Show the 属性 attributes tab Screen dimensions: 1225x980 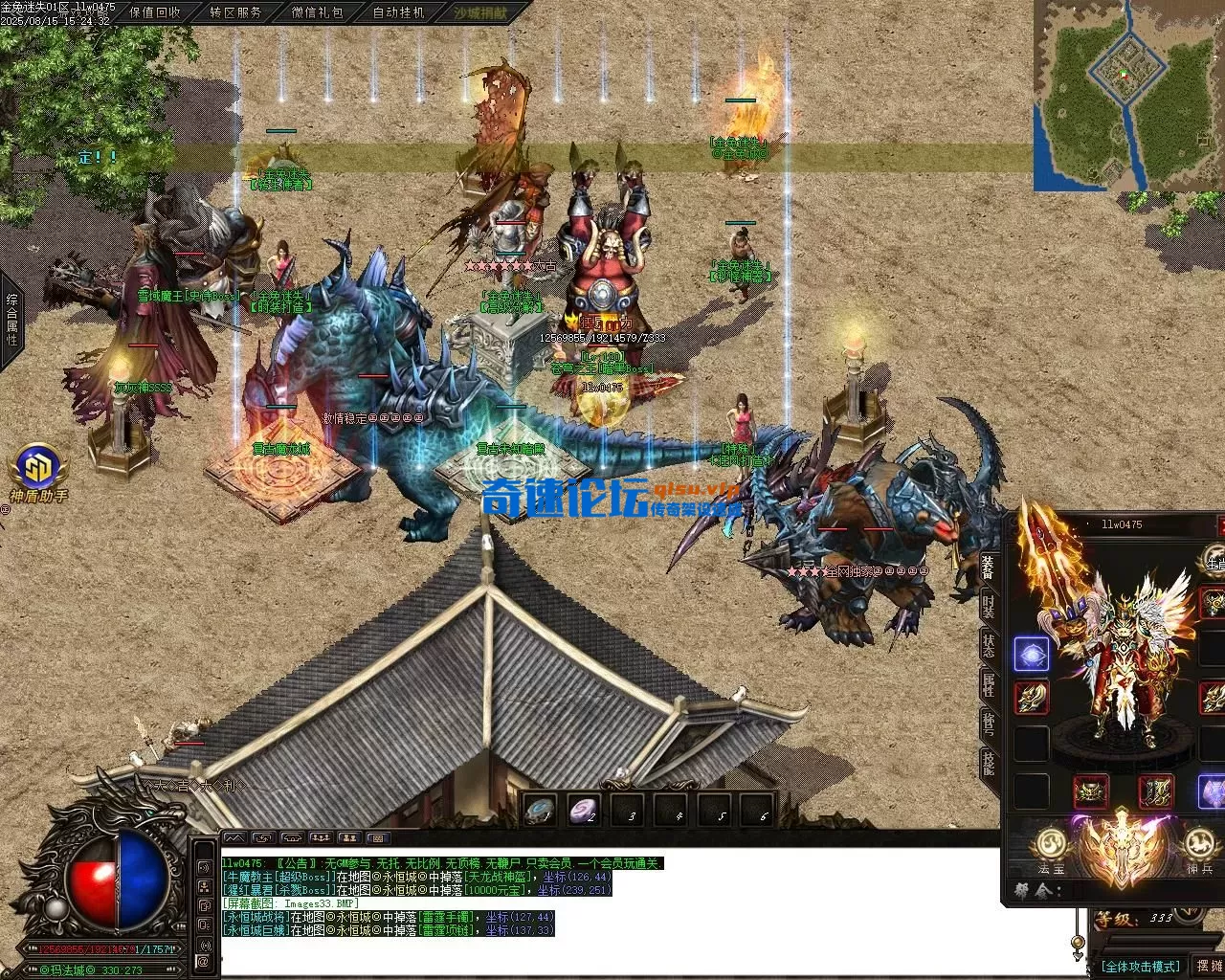[989, 685]
